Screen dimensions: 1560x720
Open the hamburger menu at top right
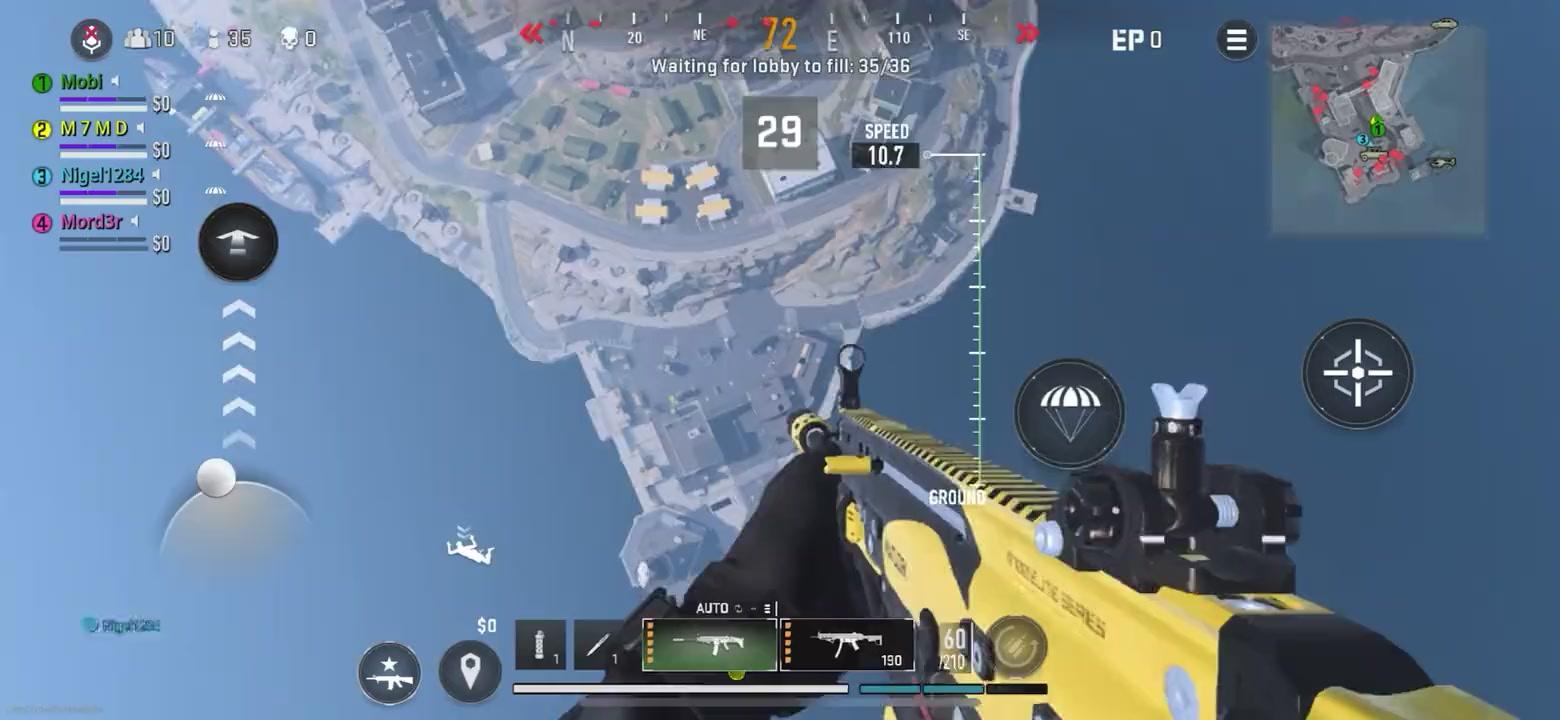[x=1236, y=40]
